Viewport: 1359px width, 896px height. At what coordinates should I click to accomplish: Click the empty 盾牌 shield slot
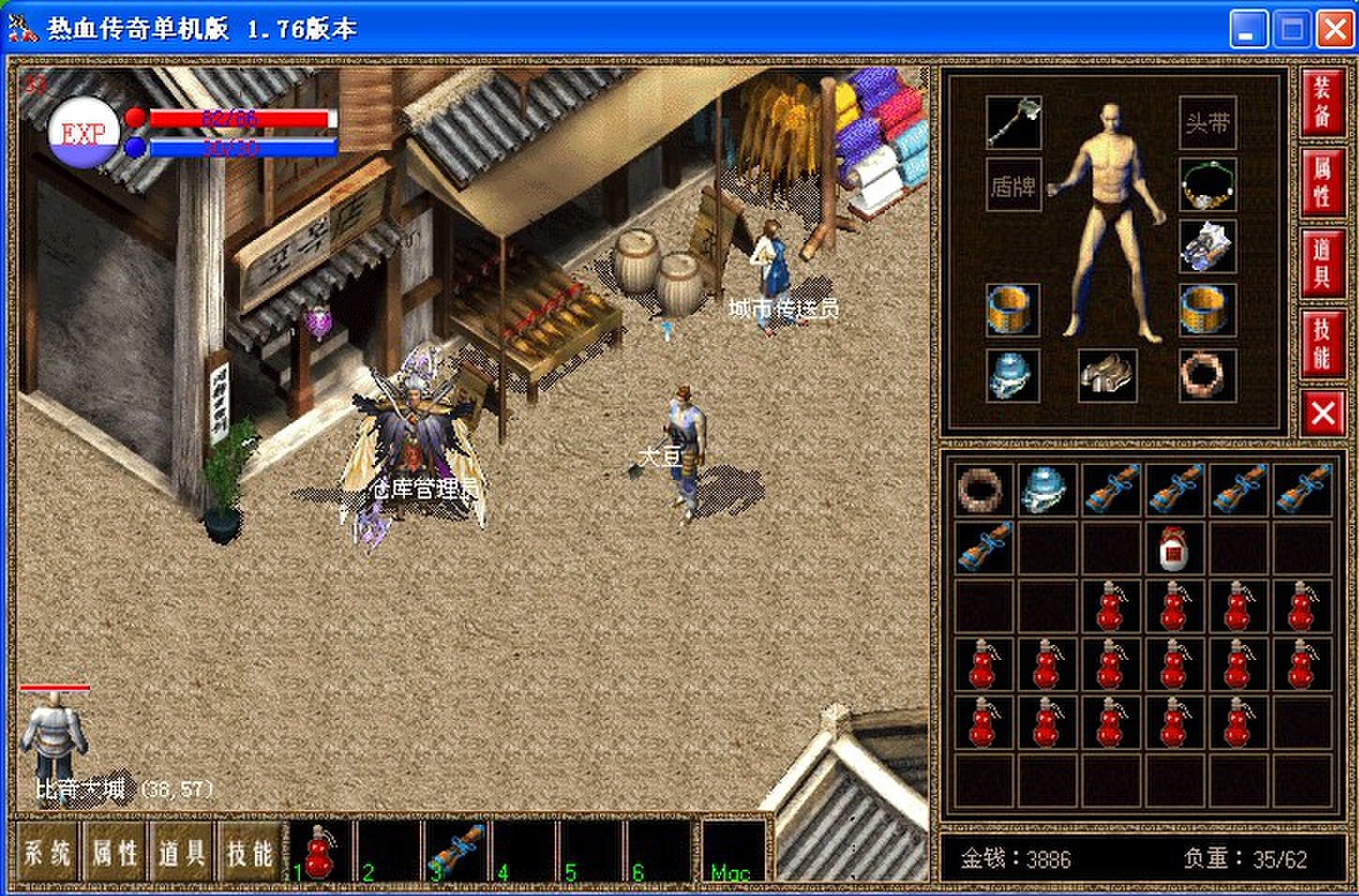tap(1013, 186)
